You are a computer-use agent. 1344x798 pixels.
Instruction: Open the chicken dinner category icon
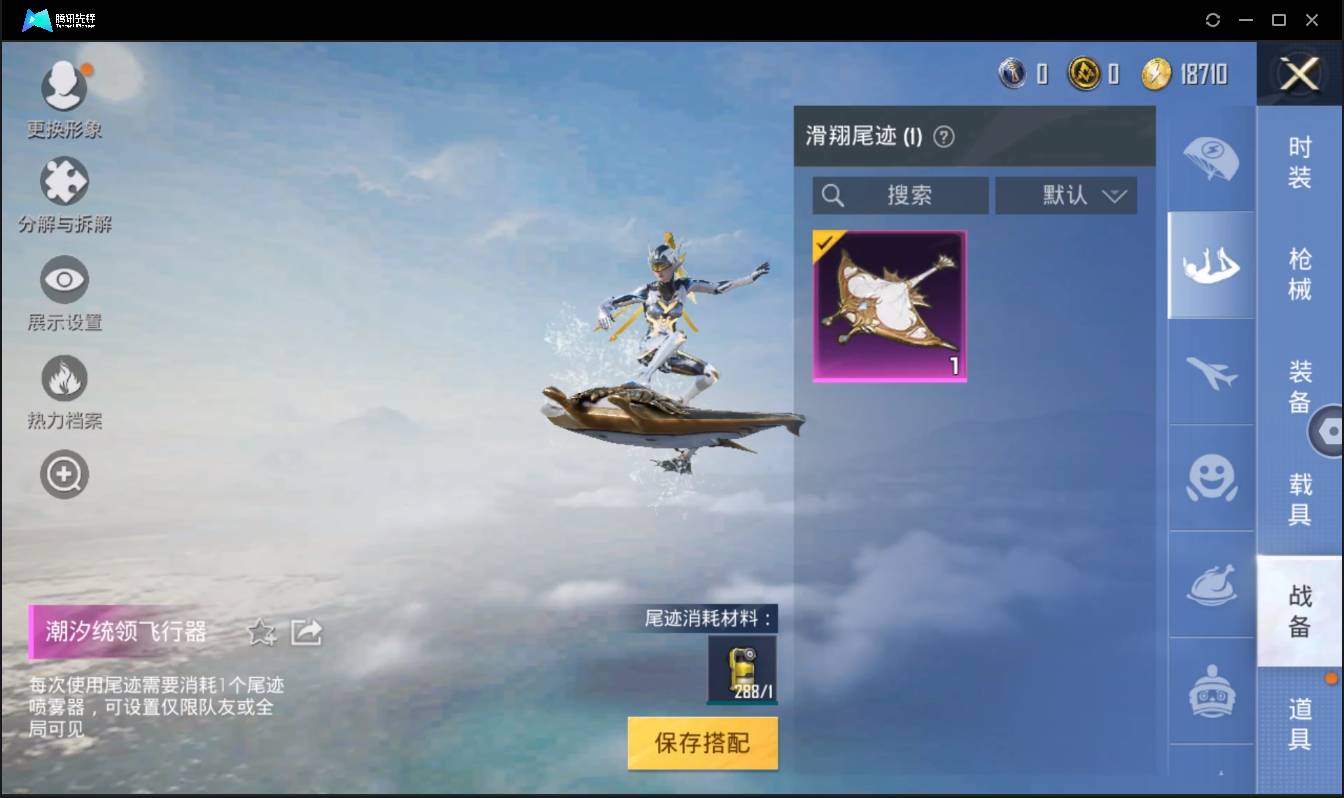tap(1210, 587)
